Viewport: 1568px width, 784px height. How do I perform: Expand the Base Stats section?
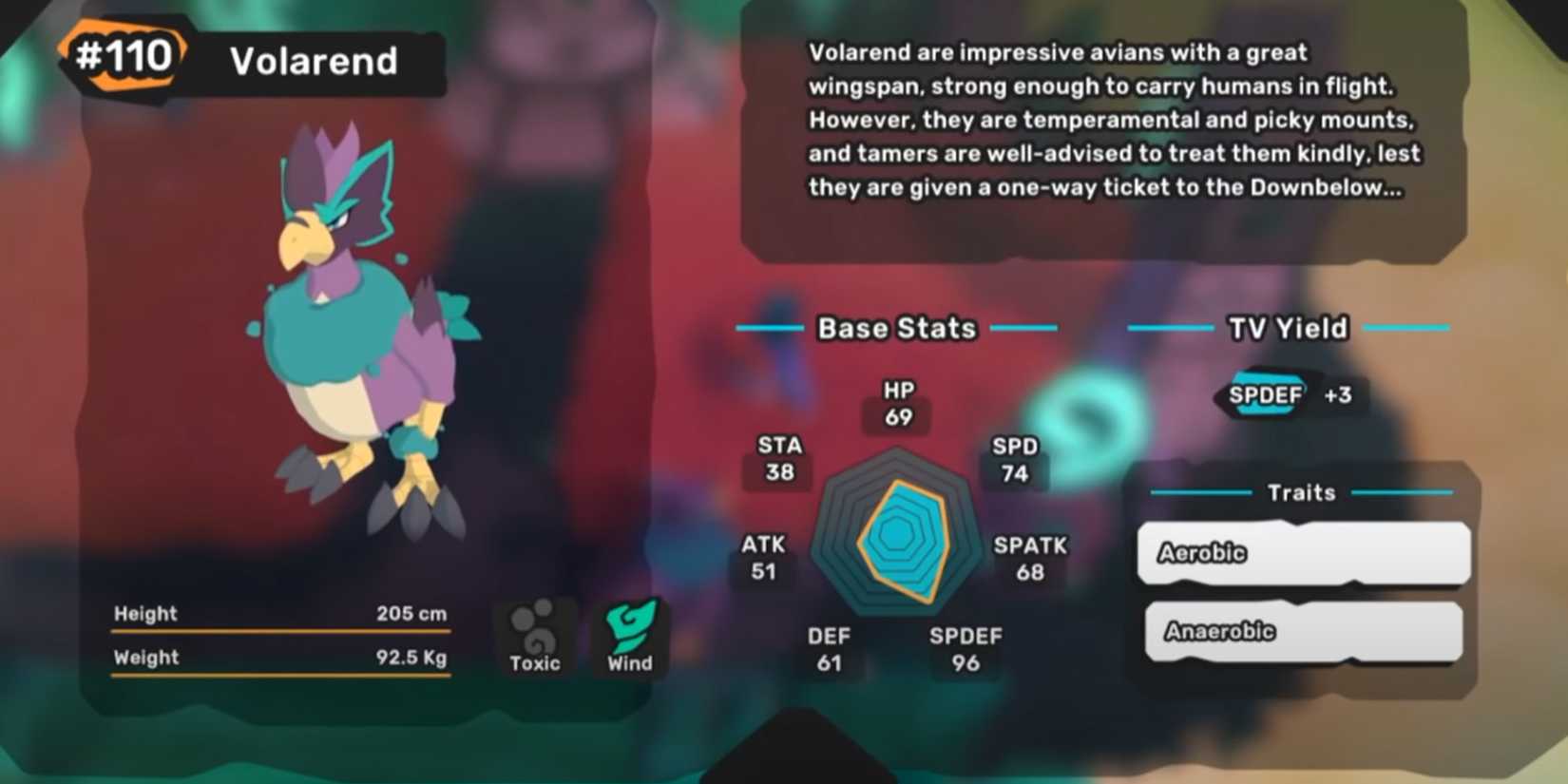[x=896, y=328]
